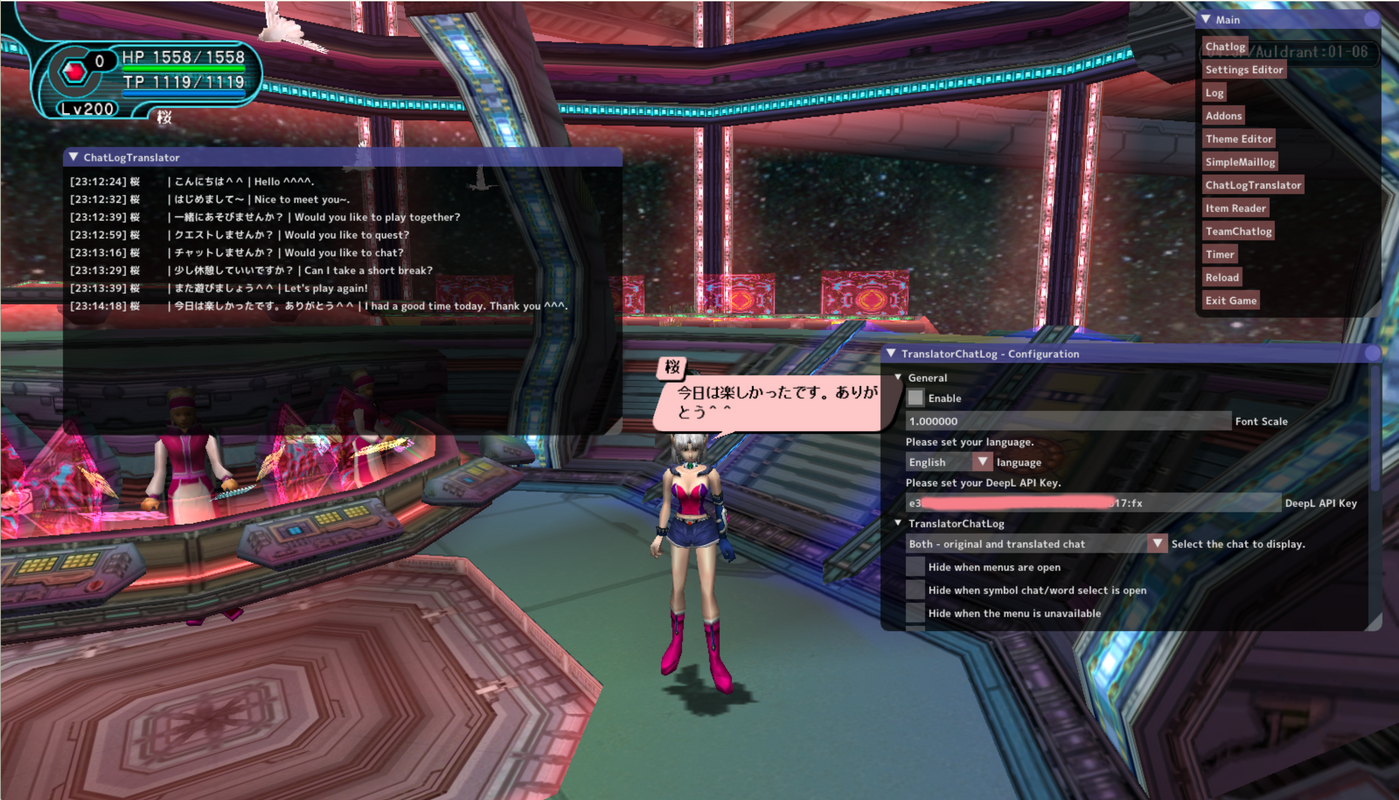Open the Chatlog addon window
The width and height of the screenshot is (1399, 800).
point(1225,47)
